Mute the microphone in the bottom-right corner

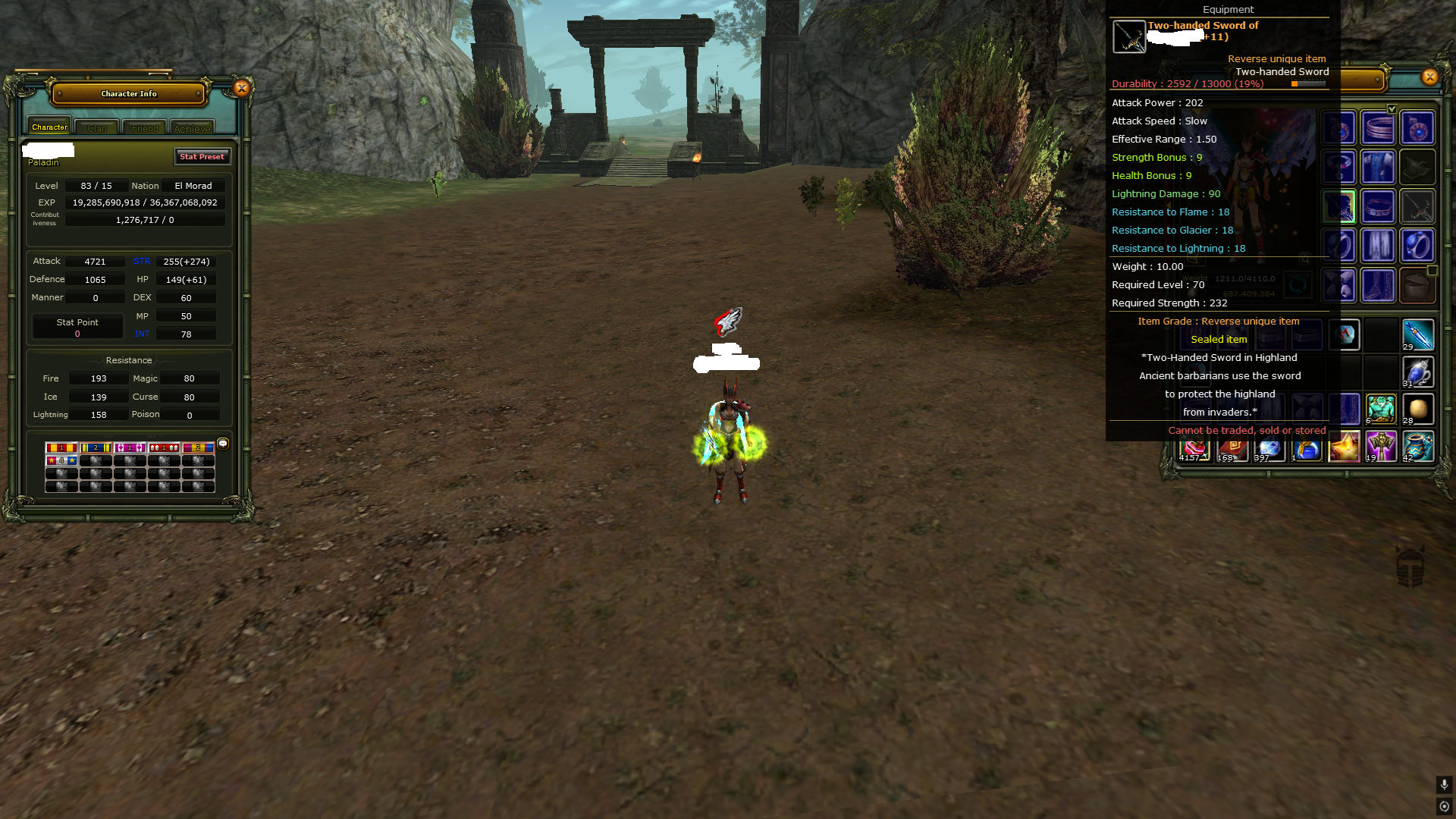pyautogui.click(x=1444, y=786)
